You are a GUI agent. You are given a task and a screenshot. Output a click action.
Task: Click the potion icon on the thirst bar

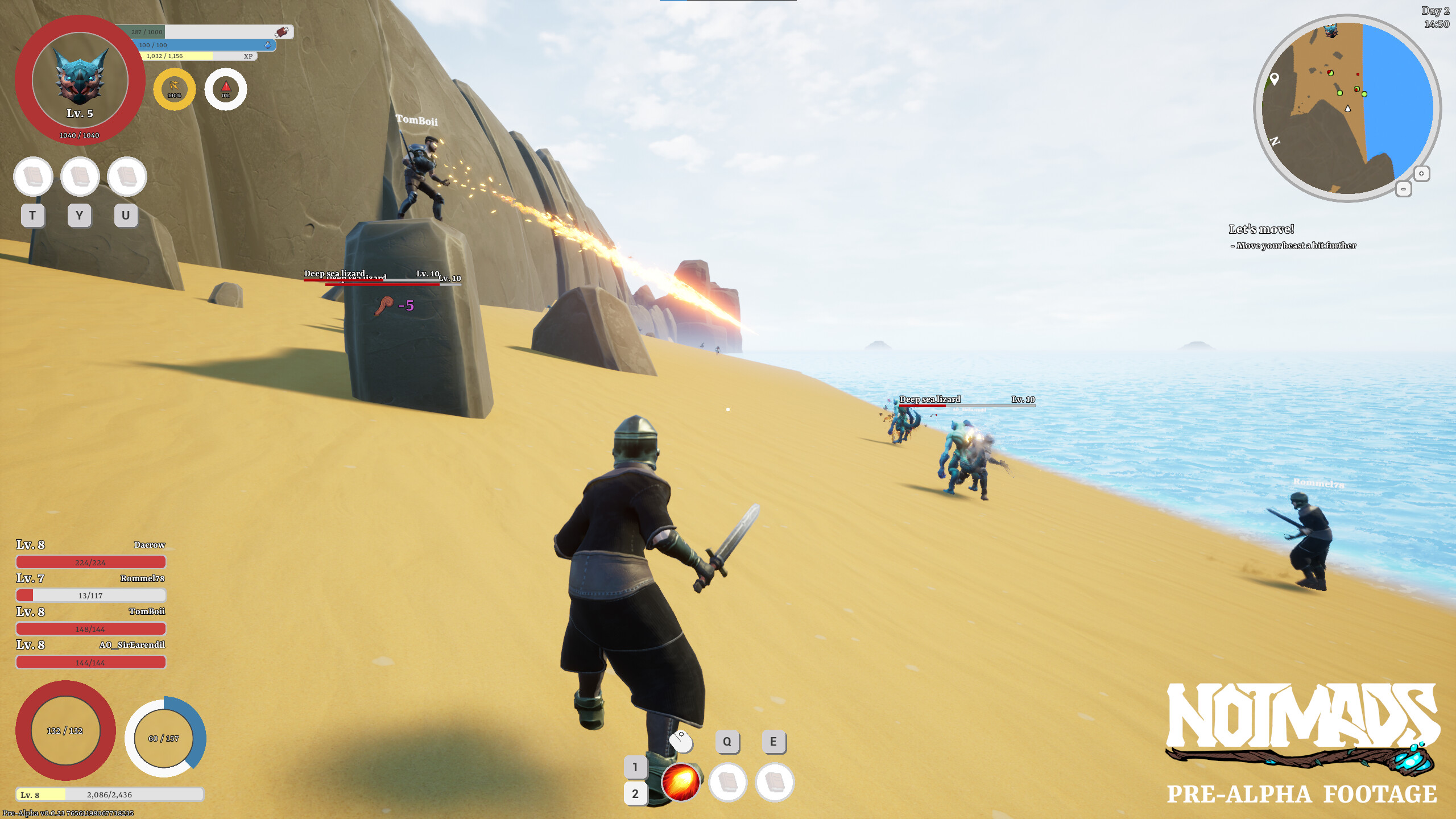coord(268,44)
